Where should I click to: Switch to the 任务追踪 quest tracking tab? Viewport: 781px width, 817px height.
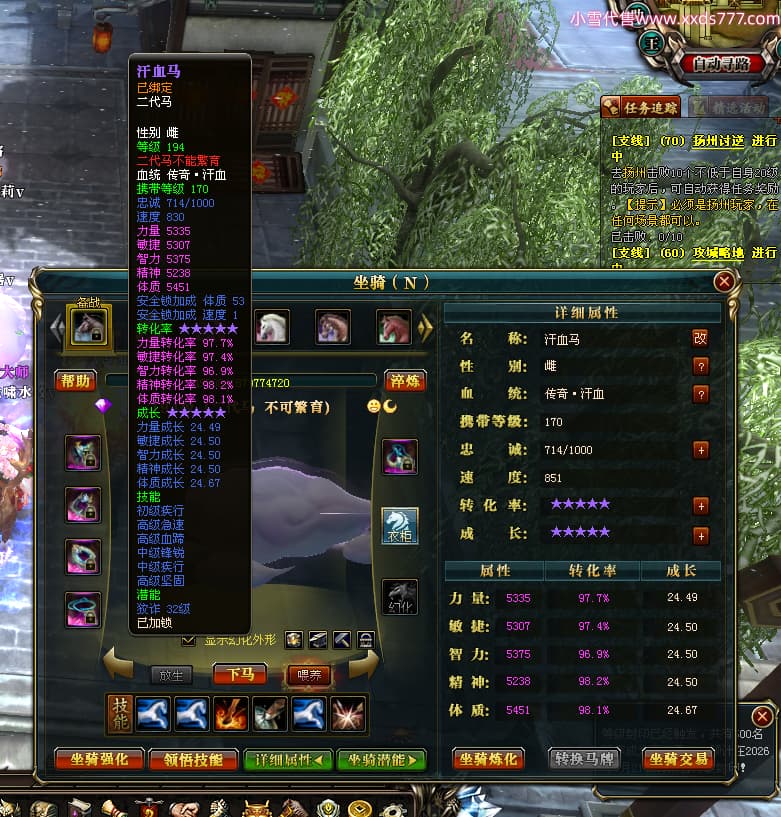coord(641,106)
